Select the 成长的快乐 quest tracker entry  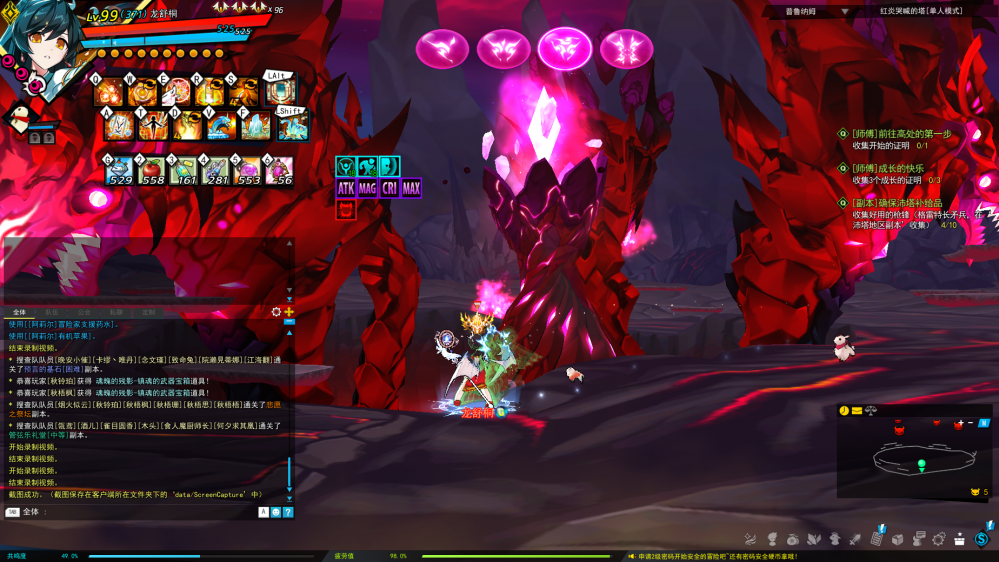[x=888, y=168]
